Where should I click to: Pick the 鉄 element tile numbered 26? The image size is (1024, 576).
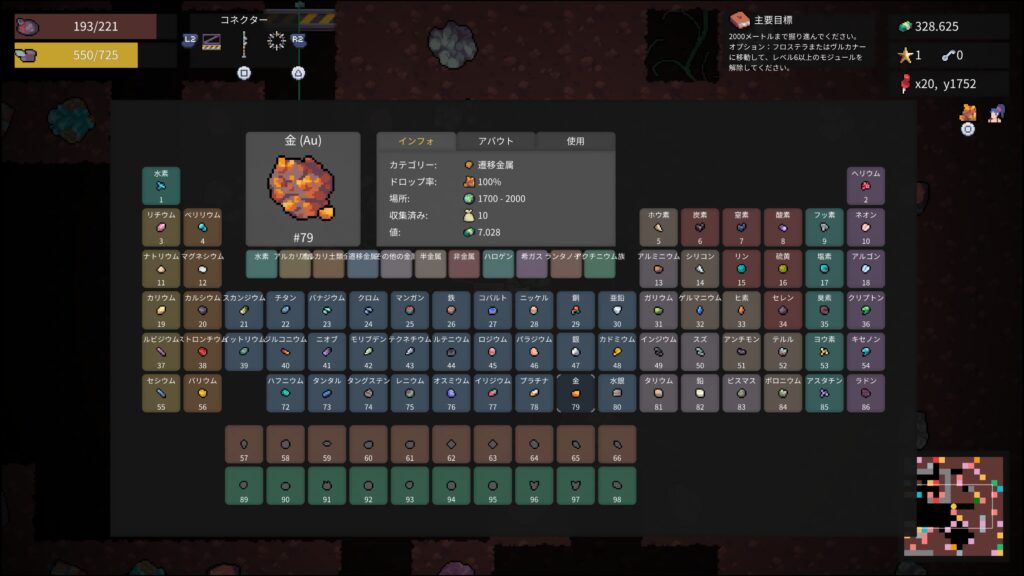coord(451,310)
